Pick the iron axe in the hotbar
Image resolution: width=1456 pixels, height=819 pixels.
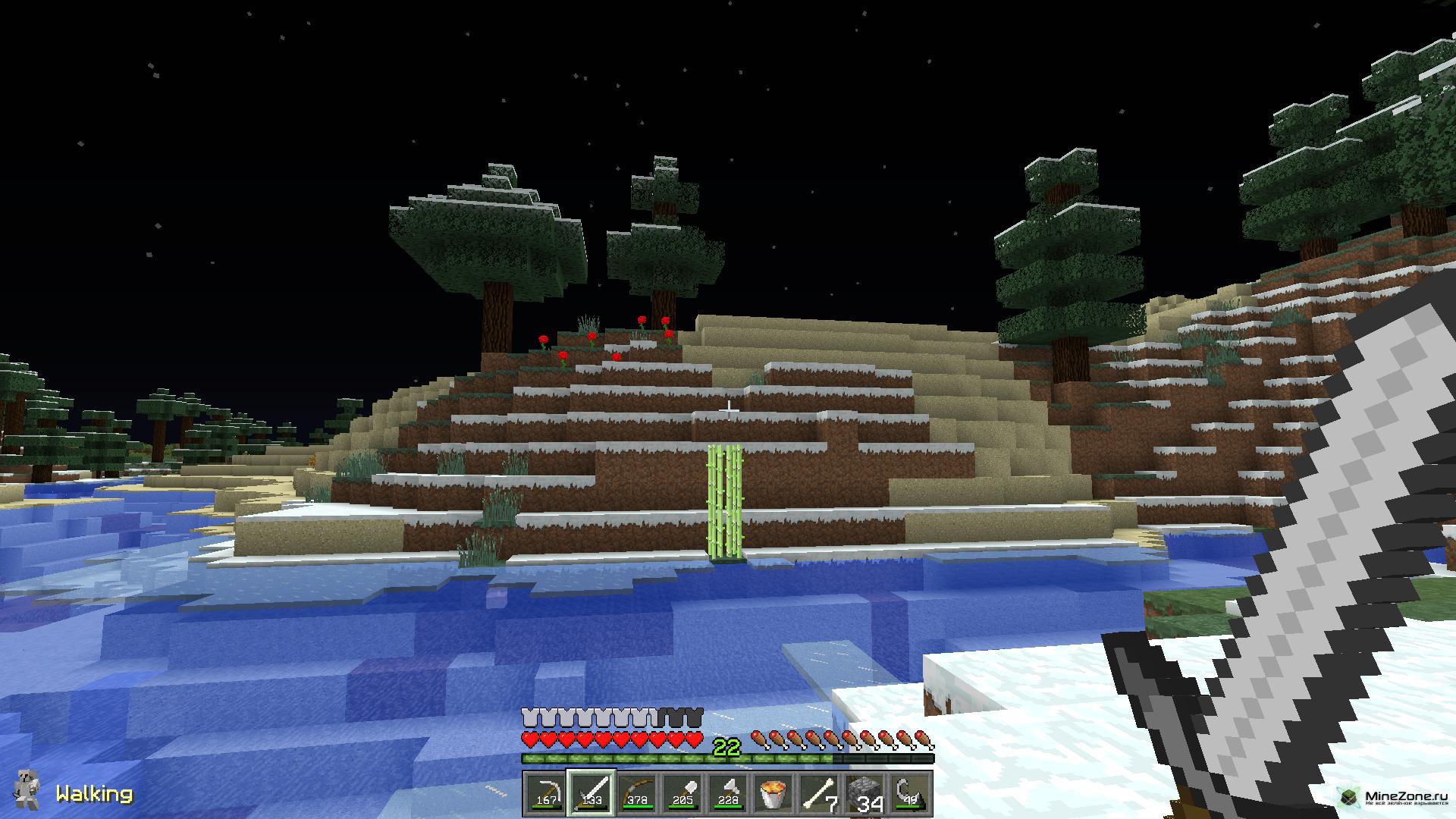(x=729, y=793)
